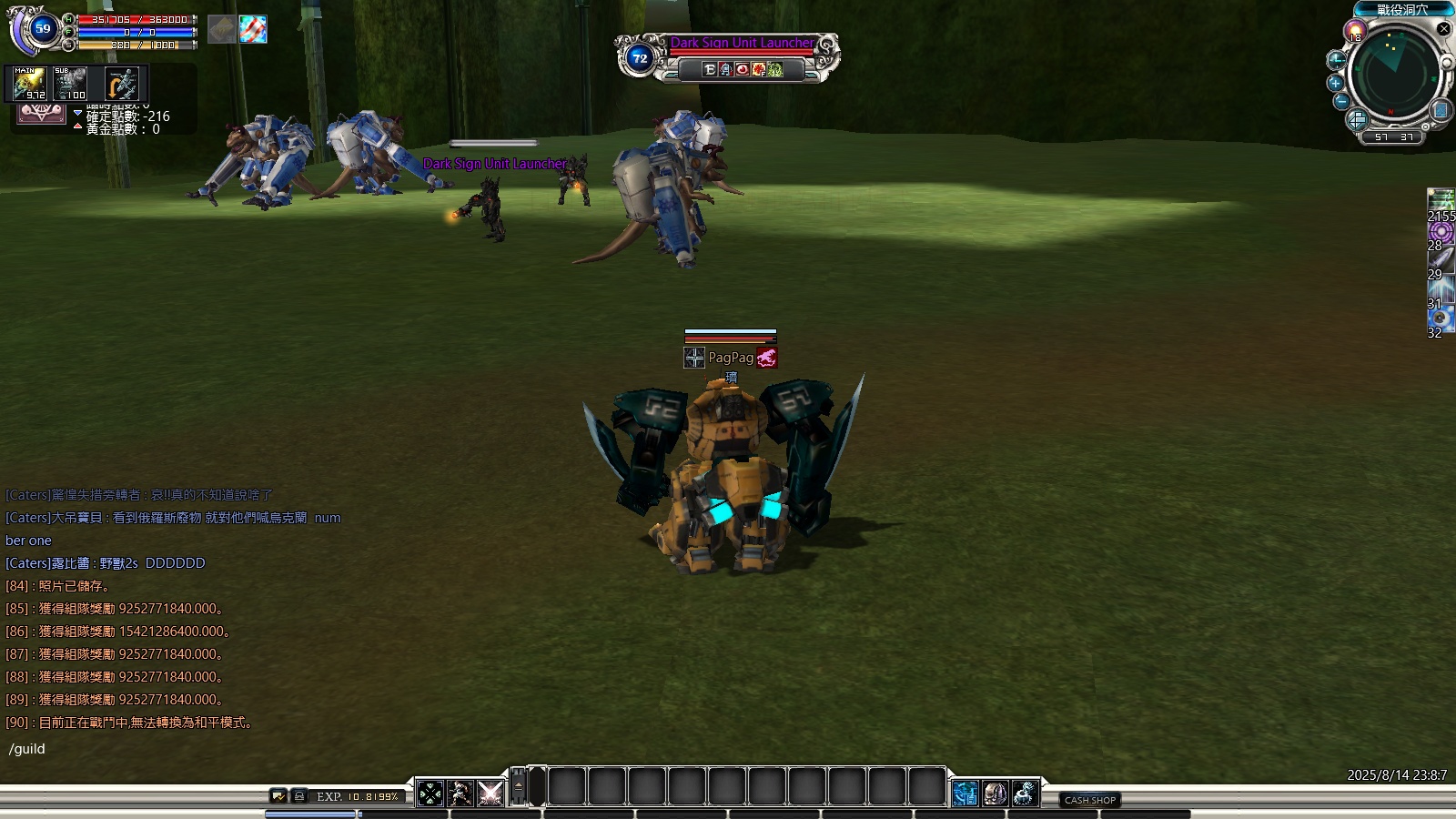The width and height of the screenshot is (1456, 819).
Task: Select the Dark Sign Unit Launcher target frame
Action: 742,43
